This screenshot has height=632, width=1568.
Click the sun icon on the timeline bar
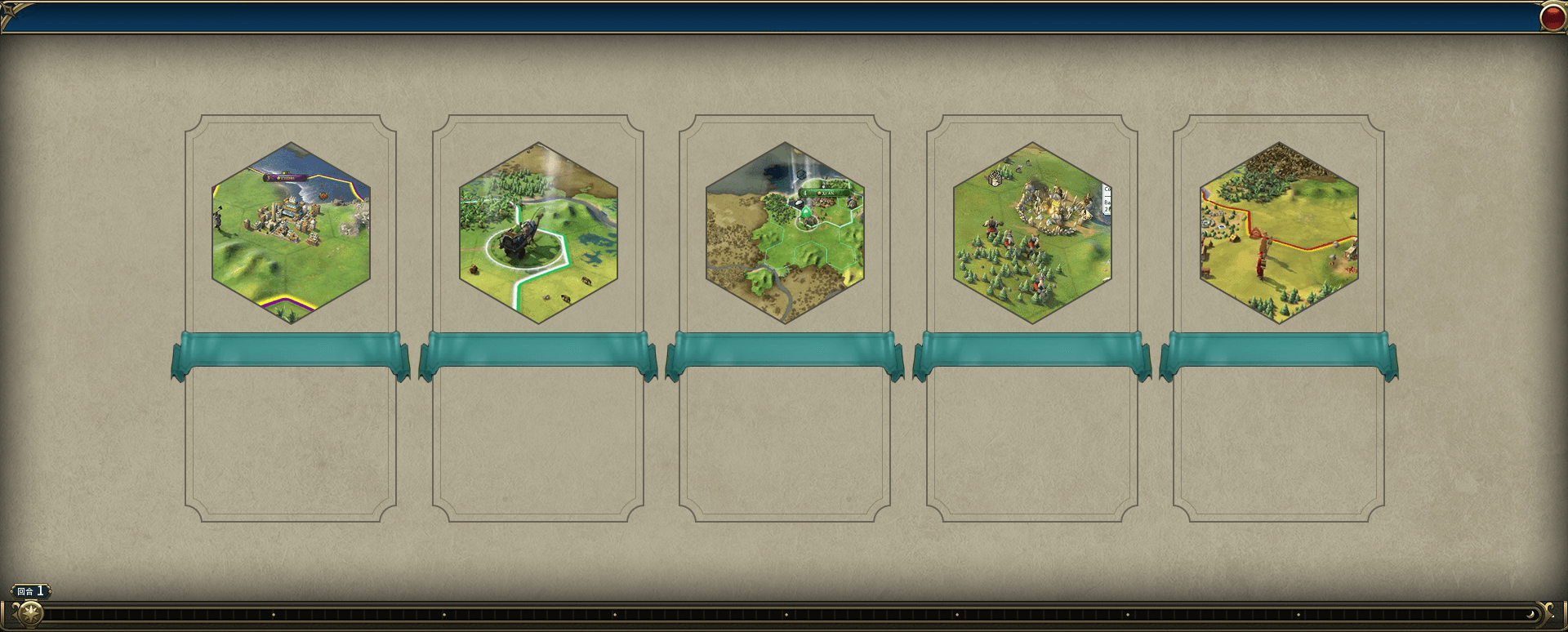pyautogui.click(x=30, y=613)
